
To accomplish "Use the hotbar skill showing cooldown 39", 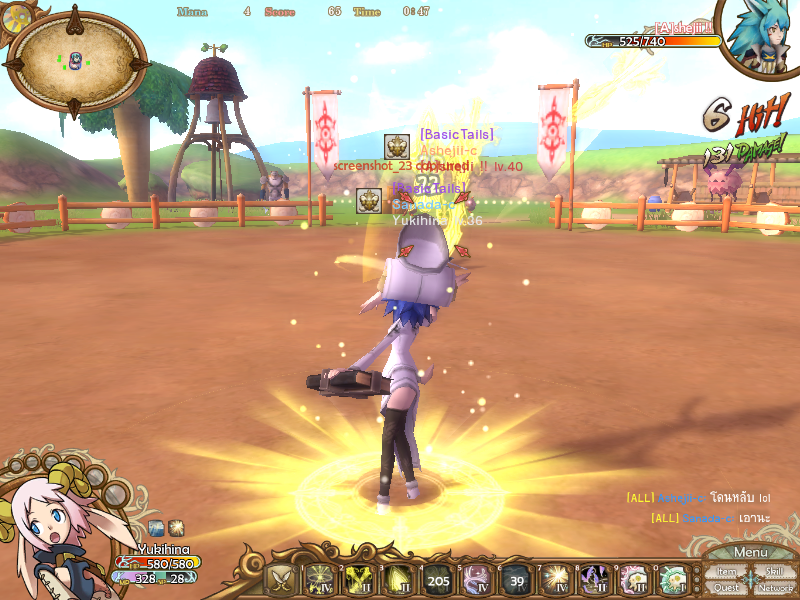I will click(516, 579).
